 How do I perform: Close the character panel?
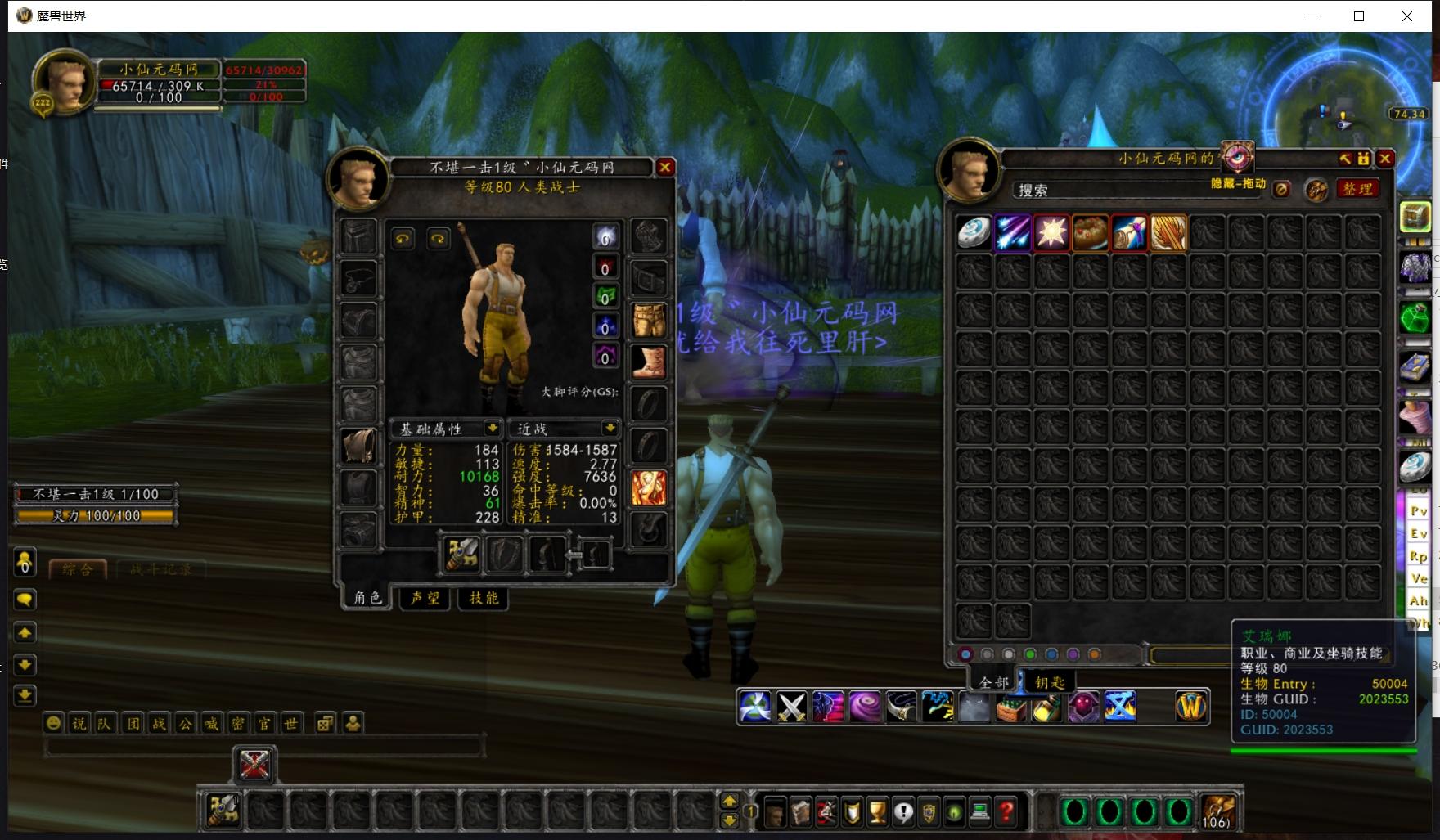pyautogui.click(x=665, y=167)
